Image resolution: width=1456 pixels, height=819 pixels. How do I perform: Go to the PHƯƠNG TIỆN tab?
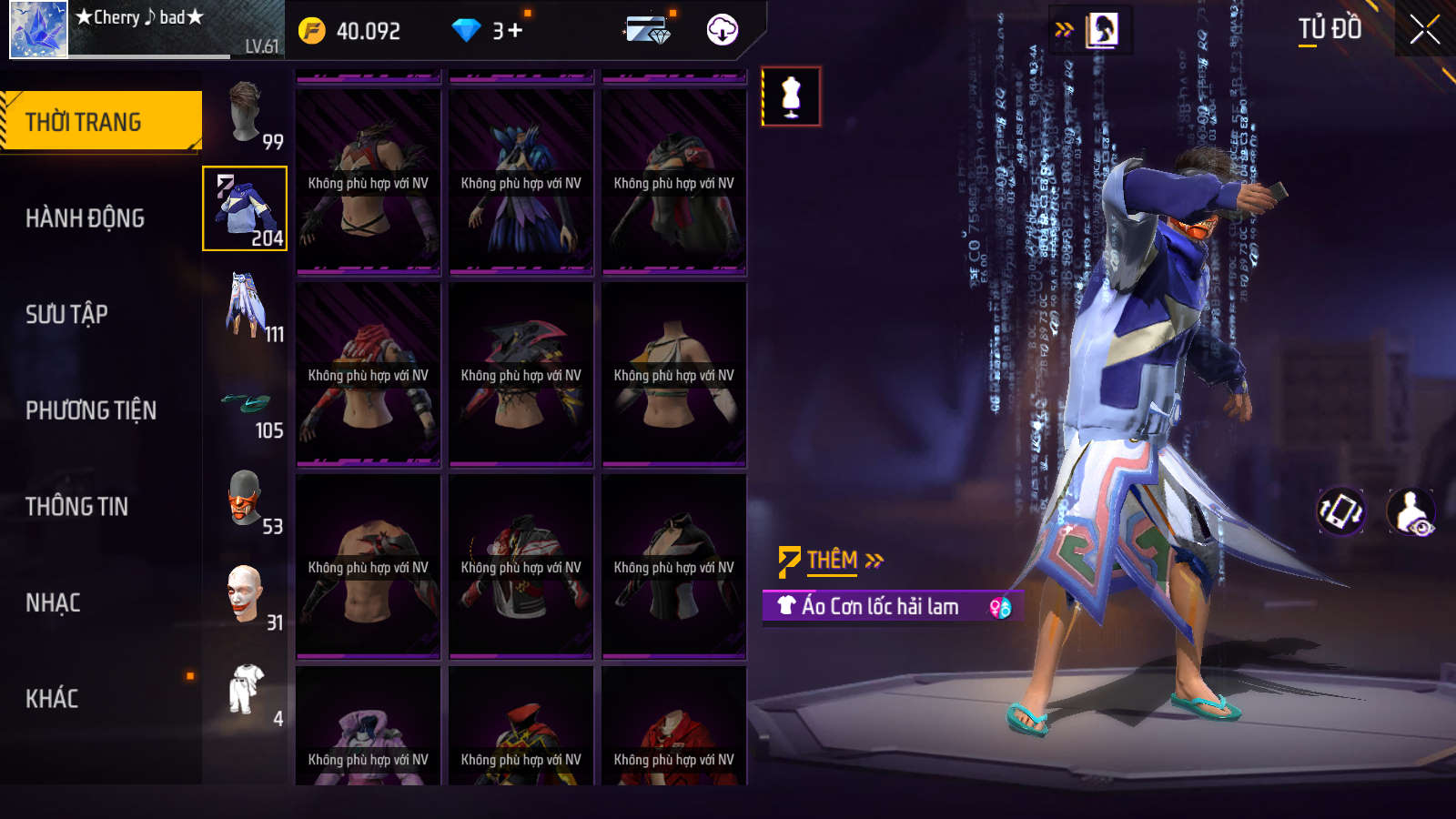click(x=91, y=410)
